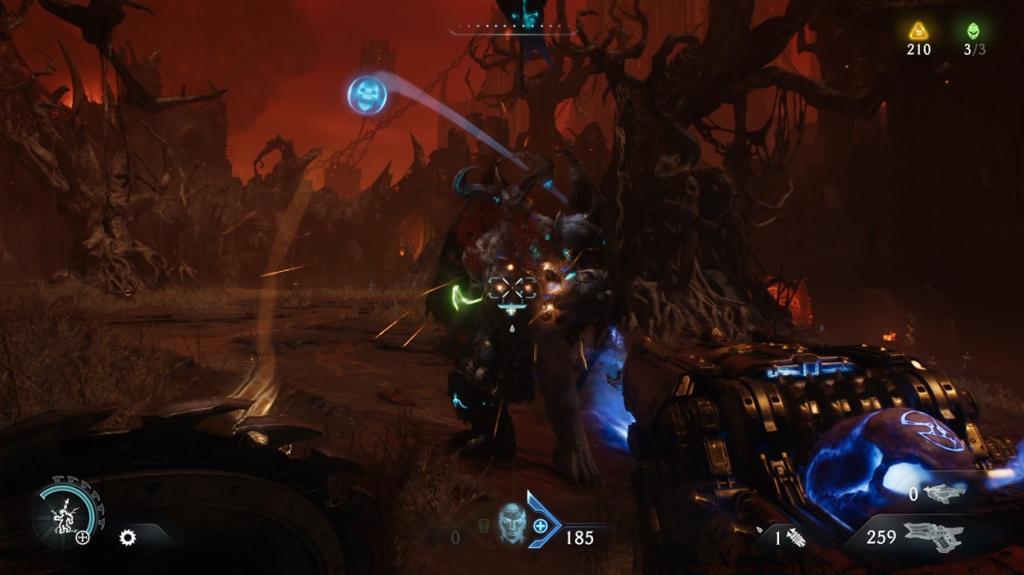Click the green extra life icon
The width and height of the screenshot is (1024, 575).
(x=973, y=30)
